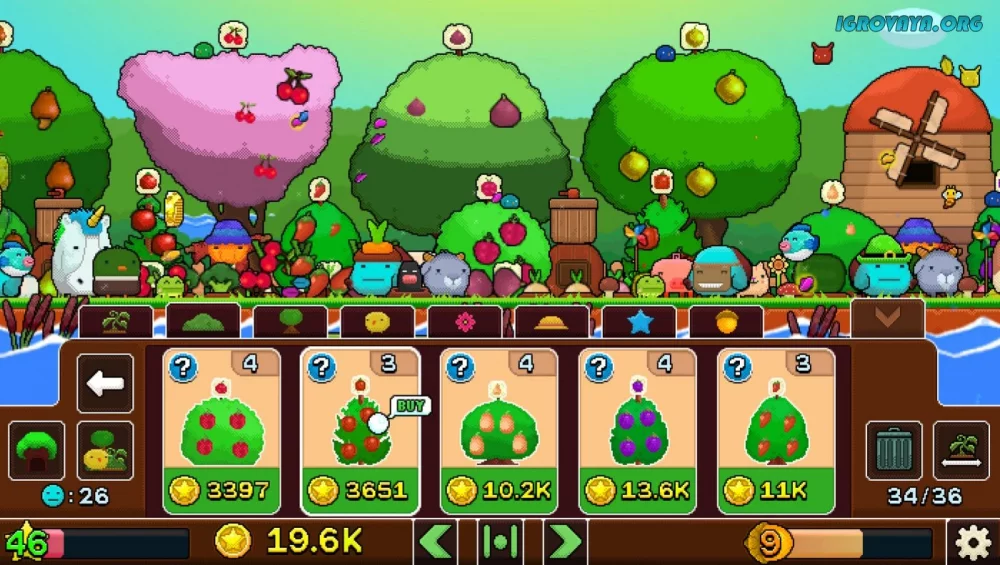This screenshot has height=565, width=1000.
Task: Choose the purple berry bush costing 13.6K
Action: [638, 431]
